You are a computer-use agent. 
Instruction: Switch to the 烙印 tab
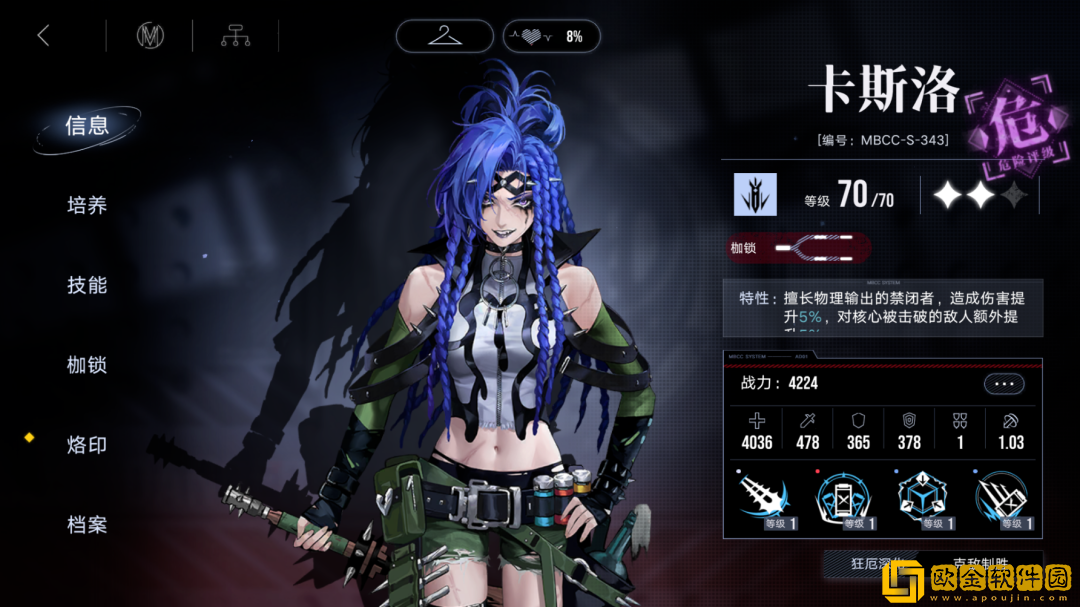[87, 446]
